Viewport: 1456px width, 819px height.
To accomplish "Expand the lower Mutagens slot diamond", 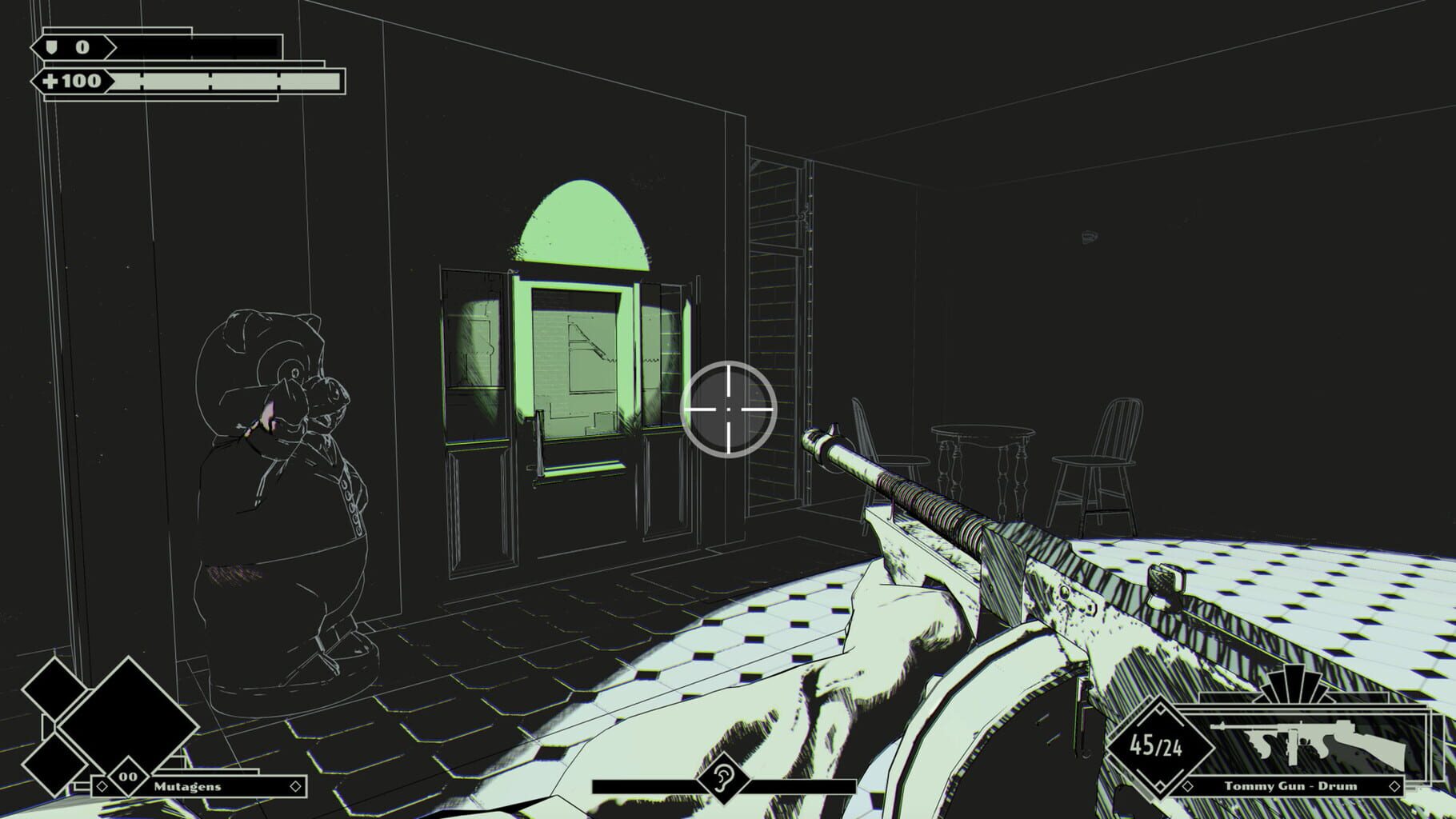I will (x=54, y=765).
